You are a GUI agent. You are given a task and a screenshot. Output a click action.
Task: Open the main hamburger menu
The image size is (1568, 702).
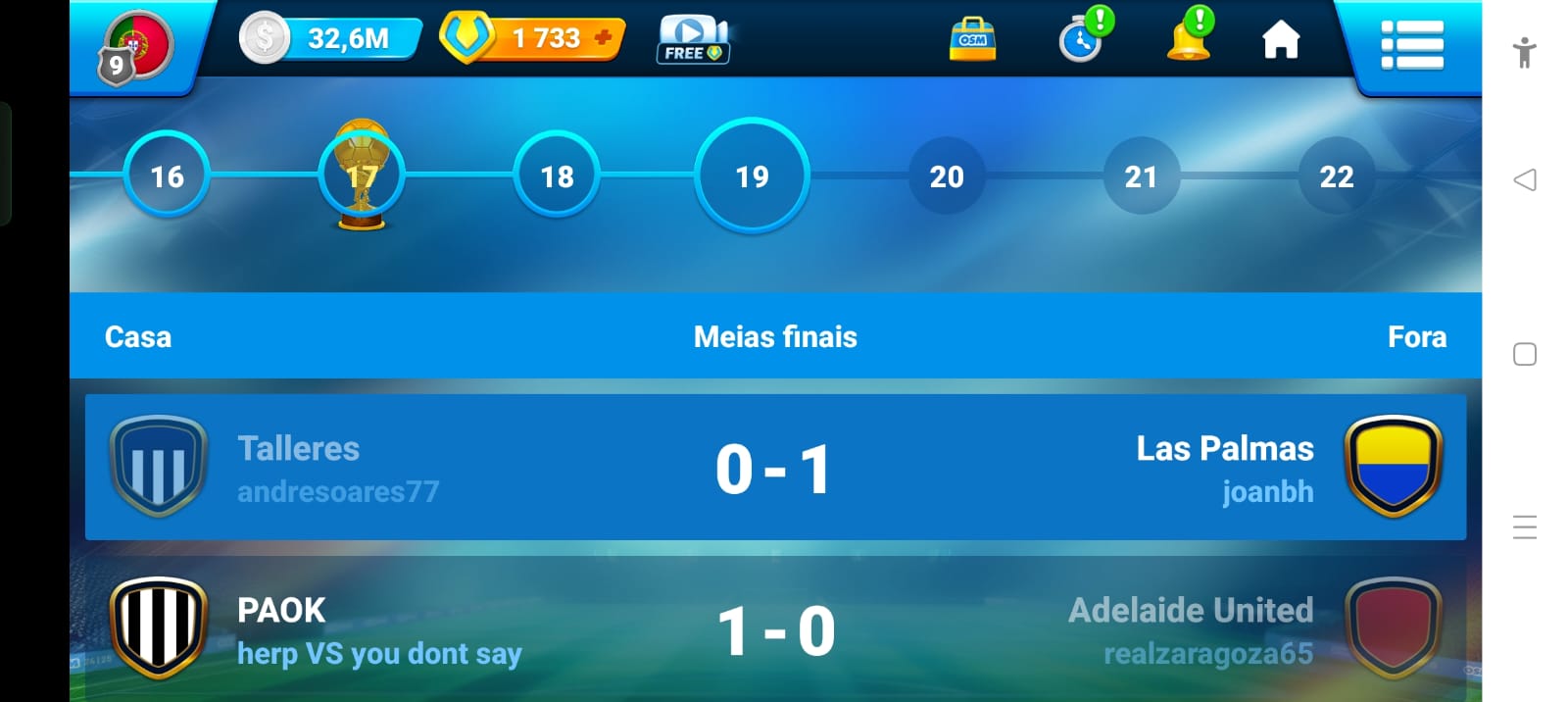[1411, 45]
